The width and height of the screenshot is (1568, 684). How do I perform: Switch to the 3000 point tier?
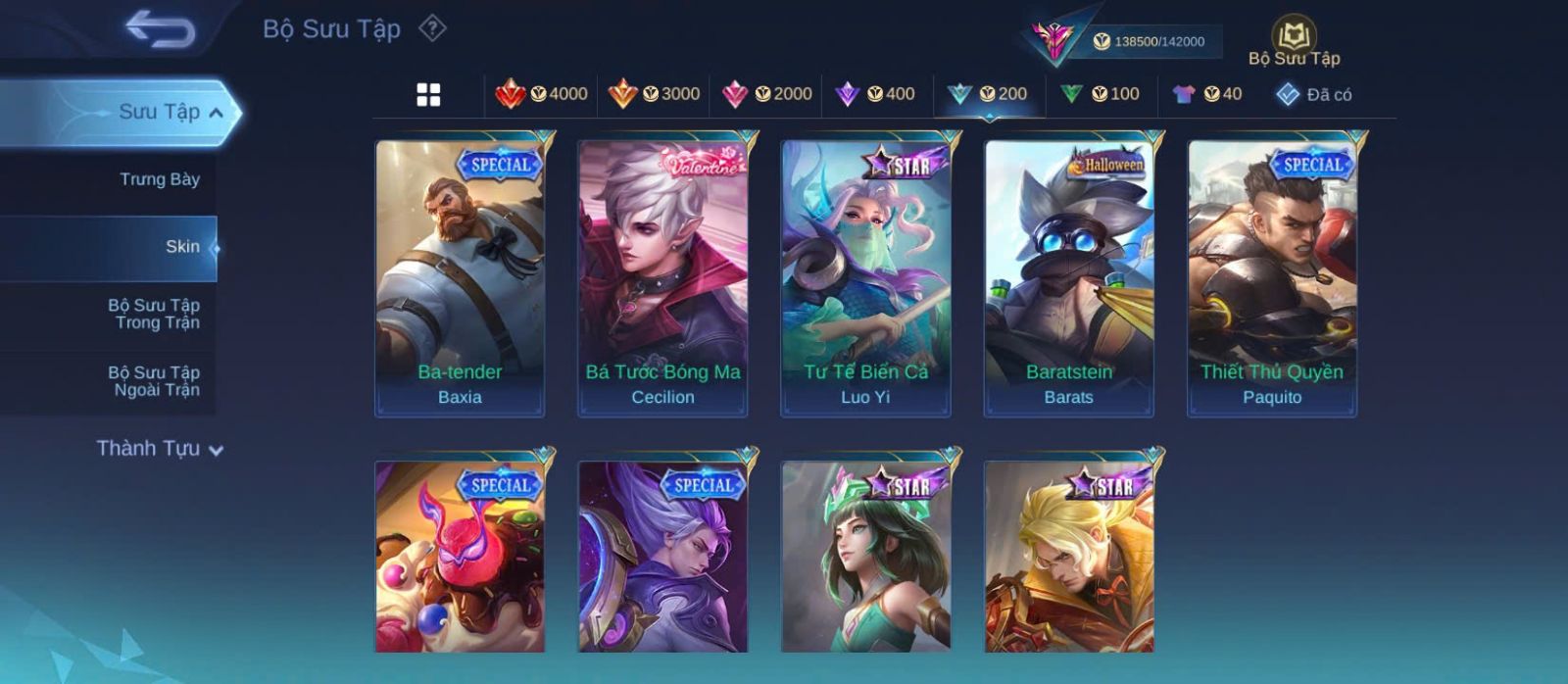654,94
